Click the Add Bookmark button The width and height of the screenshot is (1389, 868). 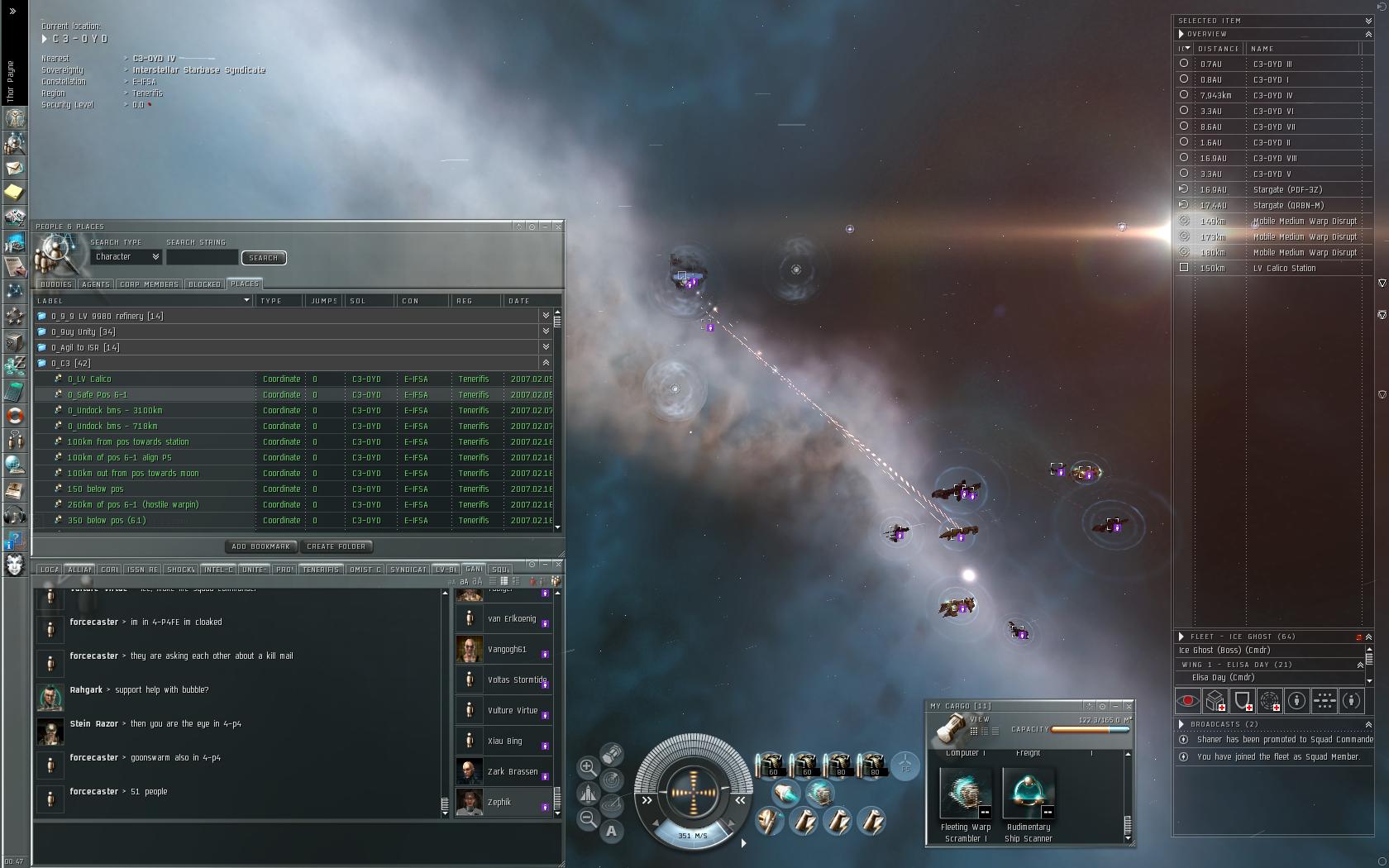click(260, 546)
